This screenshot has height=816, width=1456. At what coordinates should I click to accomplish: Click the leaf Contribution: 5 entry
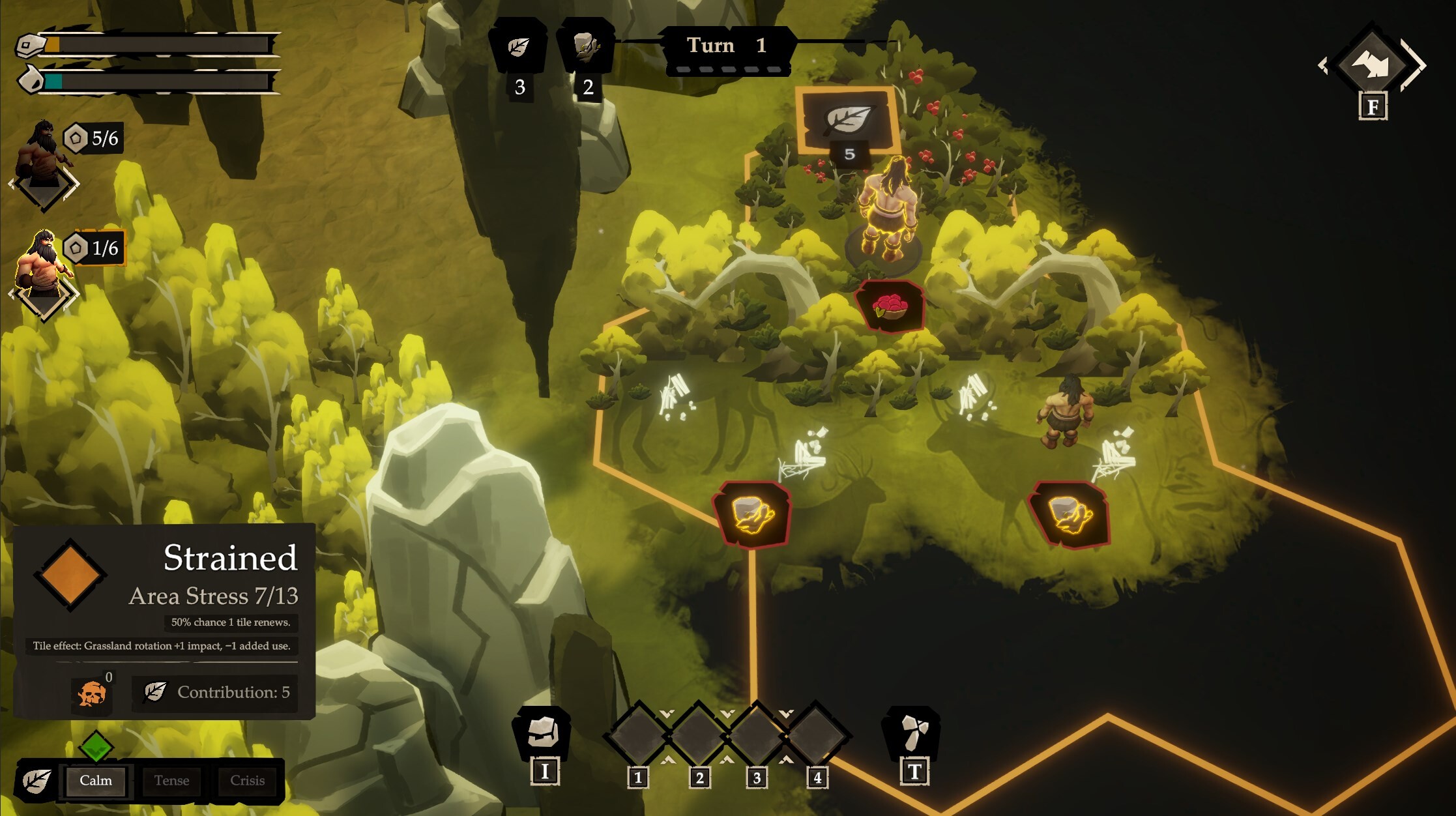tap(216, 692)
